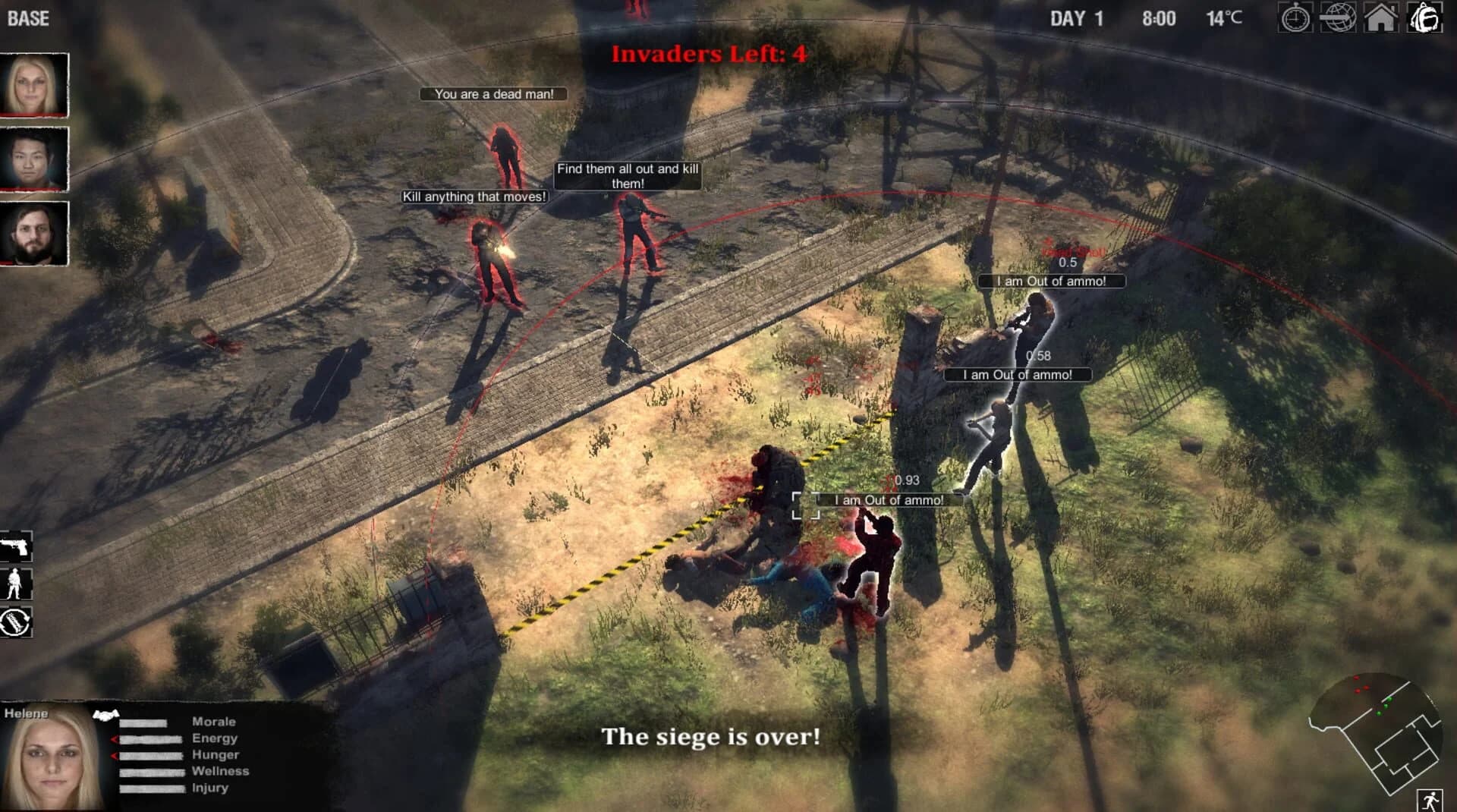Click the handshake icon beside Helene's name

click(x=106, y=713)
